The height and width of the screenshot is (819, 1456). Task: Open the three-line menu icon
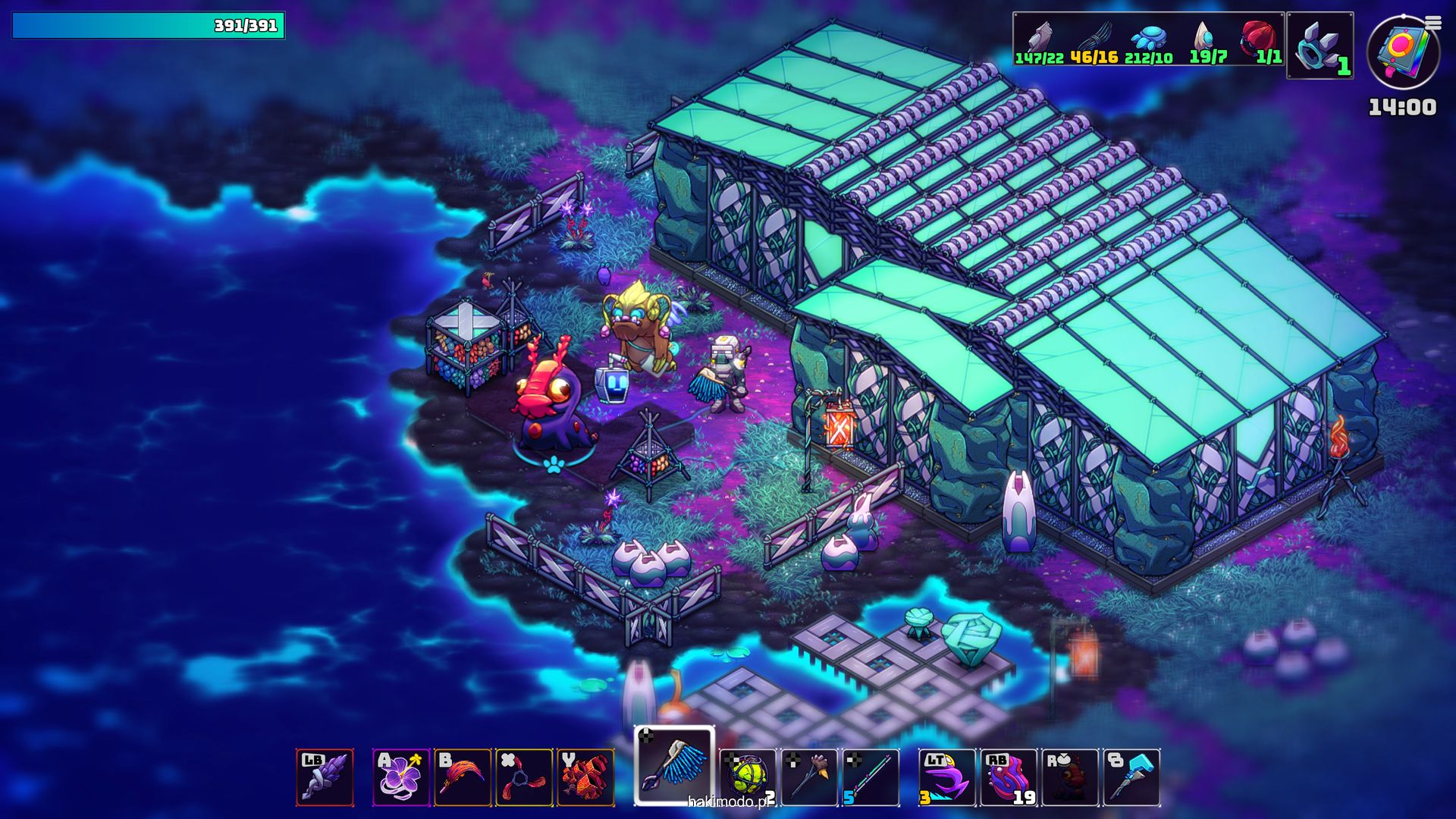pyautogui.click(x=1433, y=24)
